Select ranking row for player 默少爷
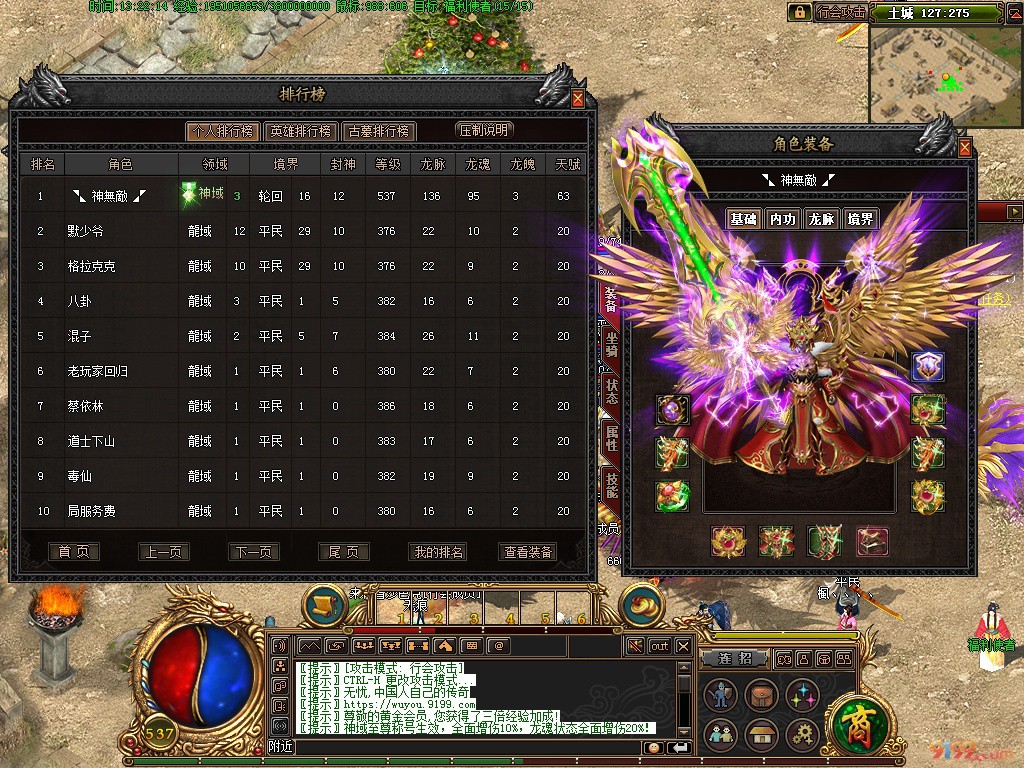The height and width of the screenshot is (768, 1024). 300,231
